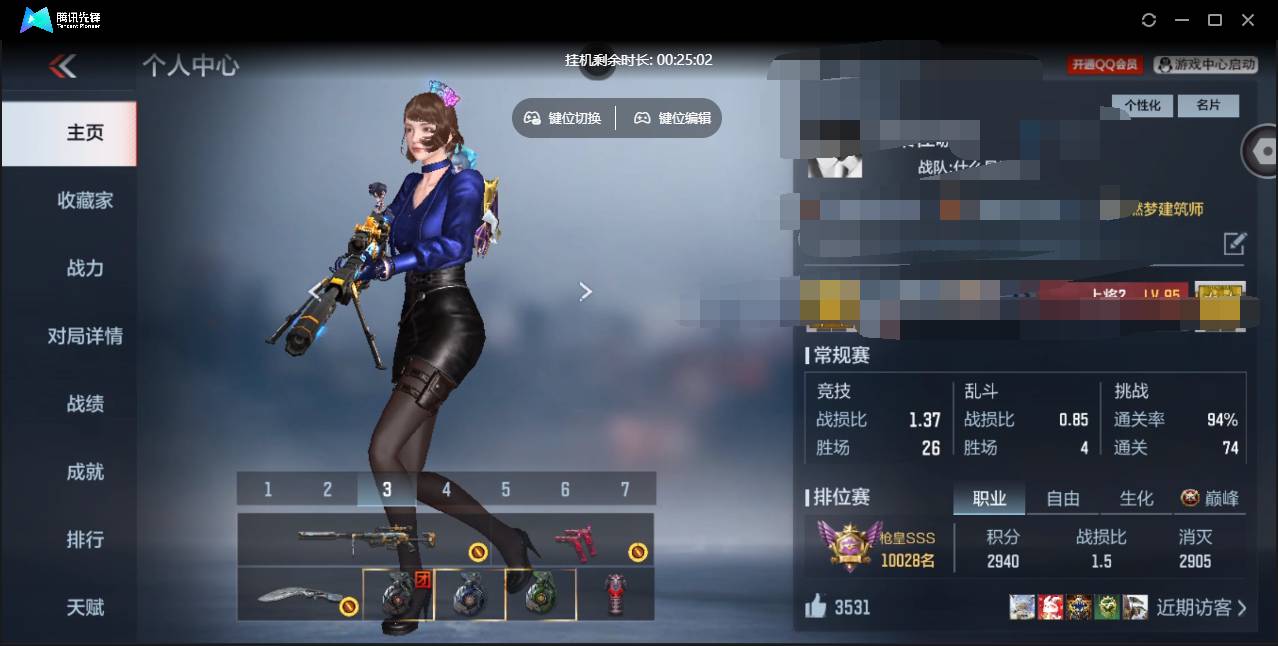
Task: Maximize the emulator window
Action: [x=1215, y=20]
